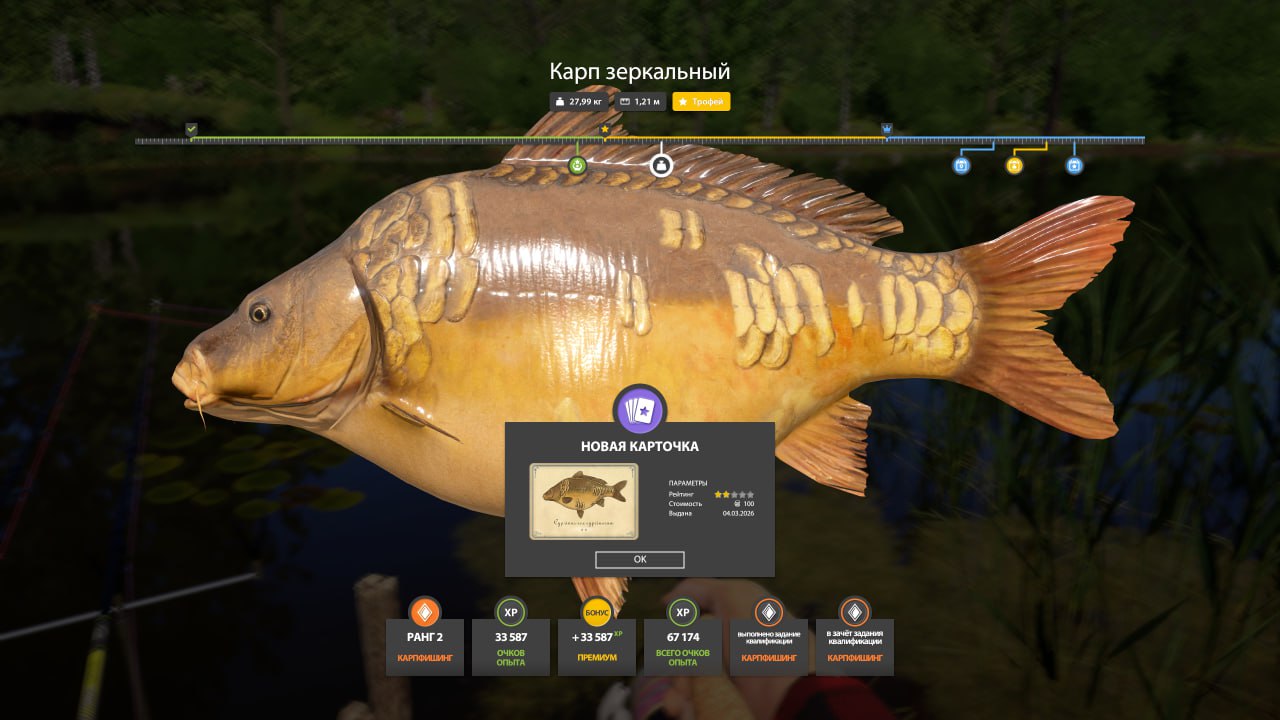Select the green round marker on the scale

[x=577, y=166]
